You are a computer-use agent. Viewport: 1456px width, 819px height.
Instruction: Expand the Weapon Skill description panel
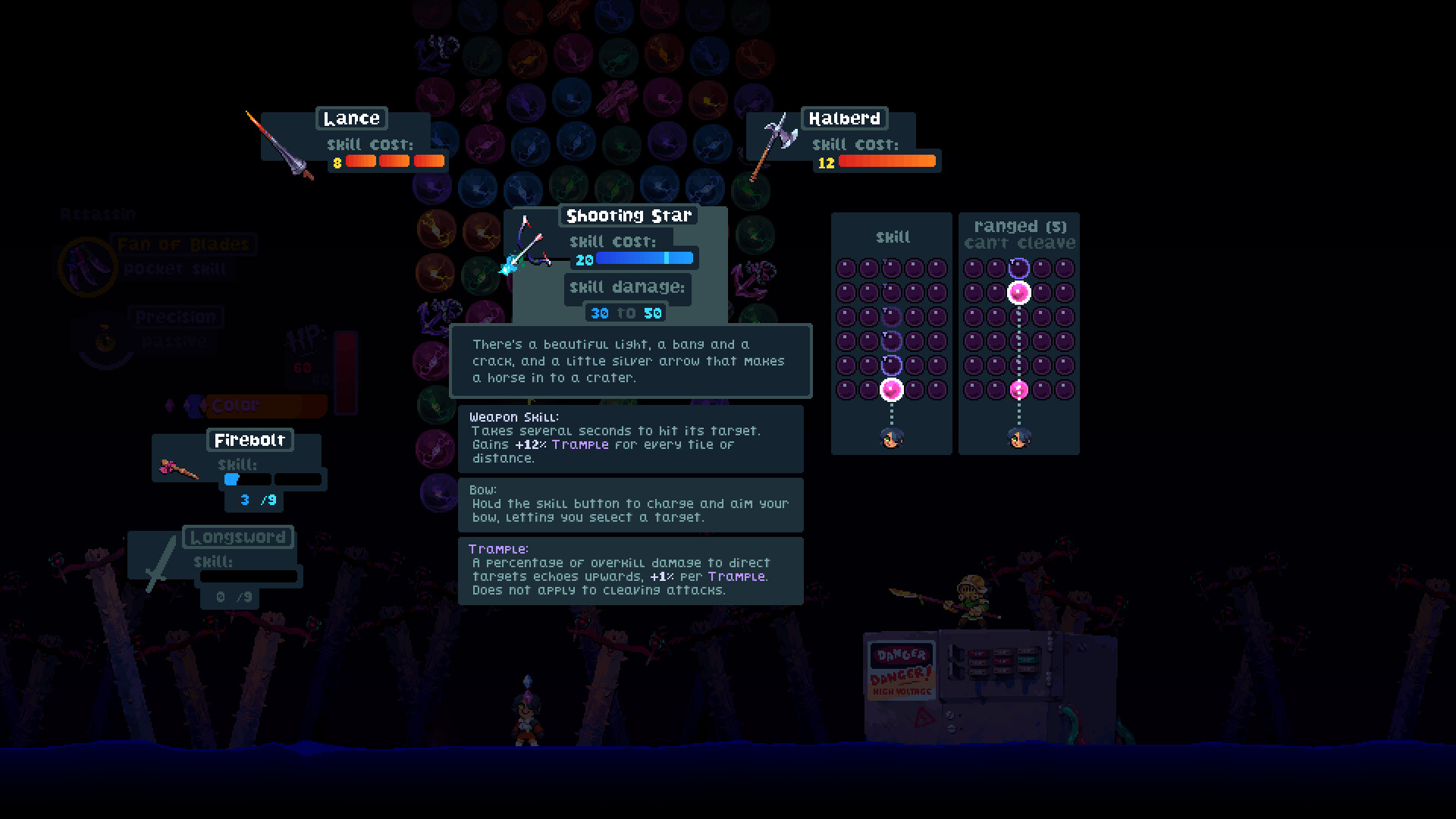coord(630,440)
